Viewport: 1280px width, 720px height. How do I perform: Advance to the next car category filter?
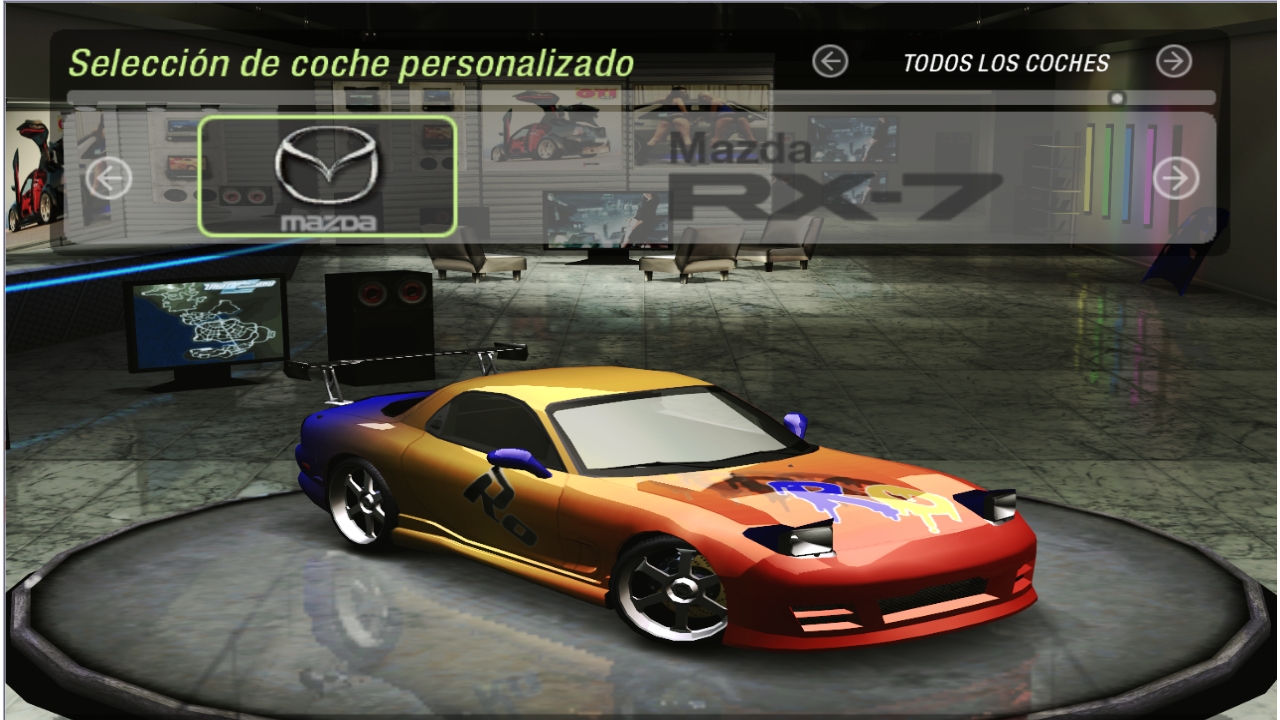pos(1173,62)
